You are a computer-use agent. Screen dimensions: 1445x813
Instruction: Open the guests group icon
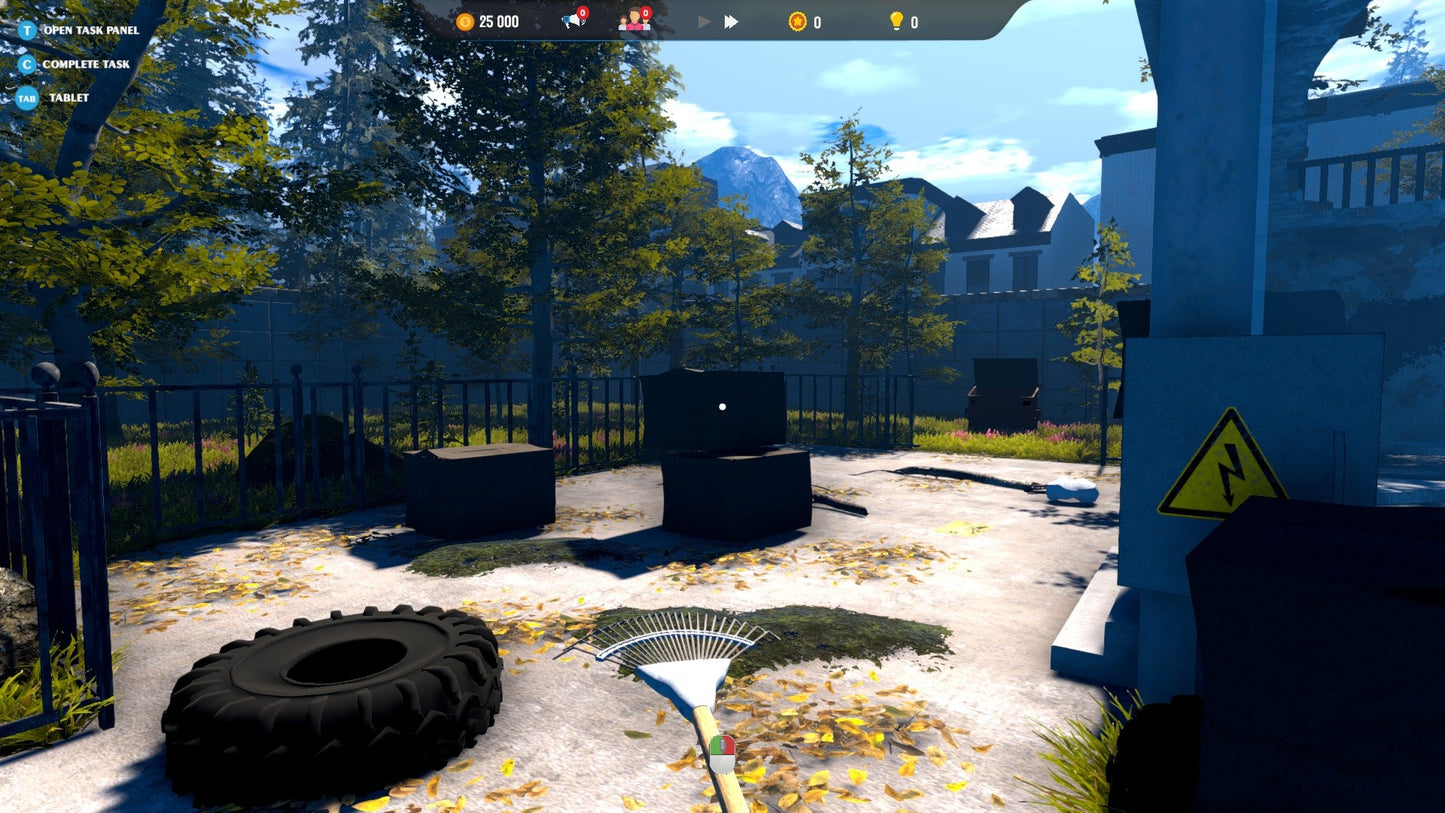[x=633, y=21]
